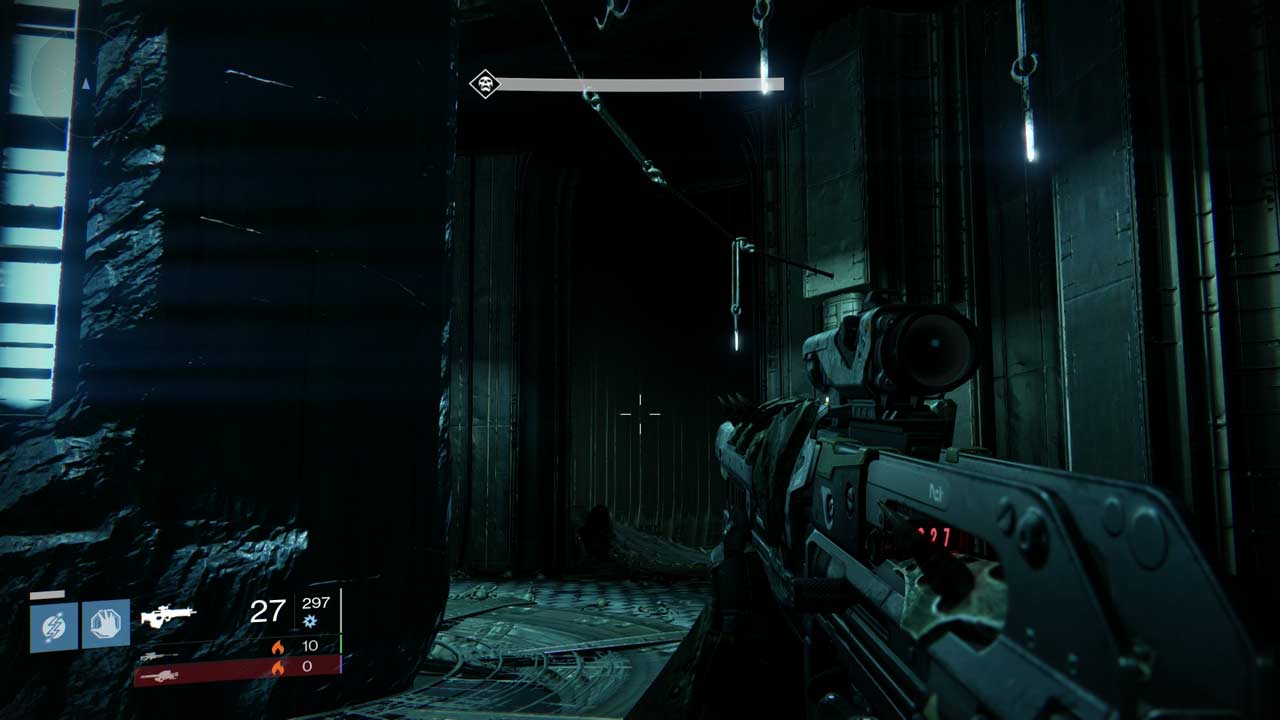Select the lightning grenade ability icon

tap(53, 626)
